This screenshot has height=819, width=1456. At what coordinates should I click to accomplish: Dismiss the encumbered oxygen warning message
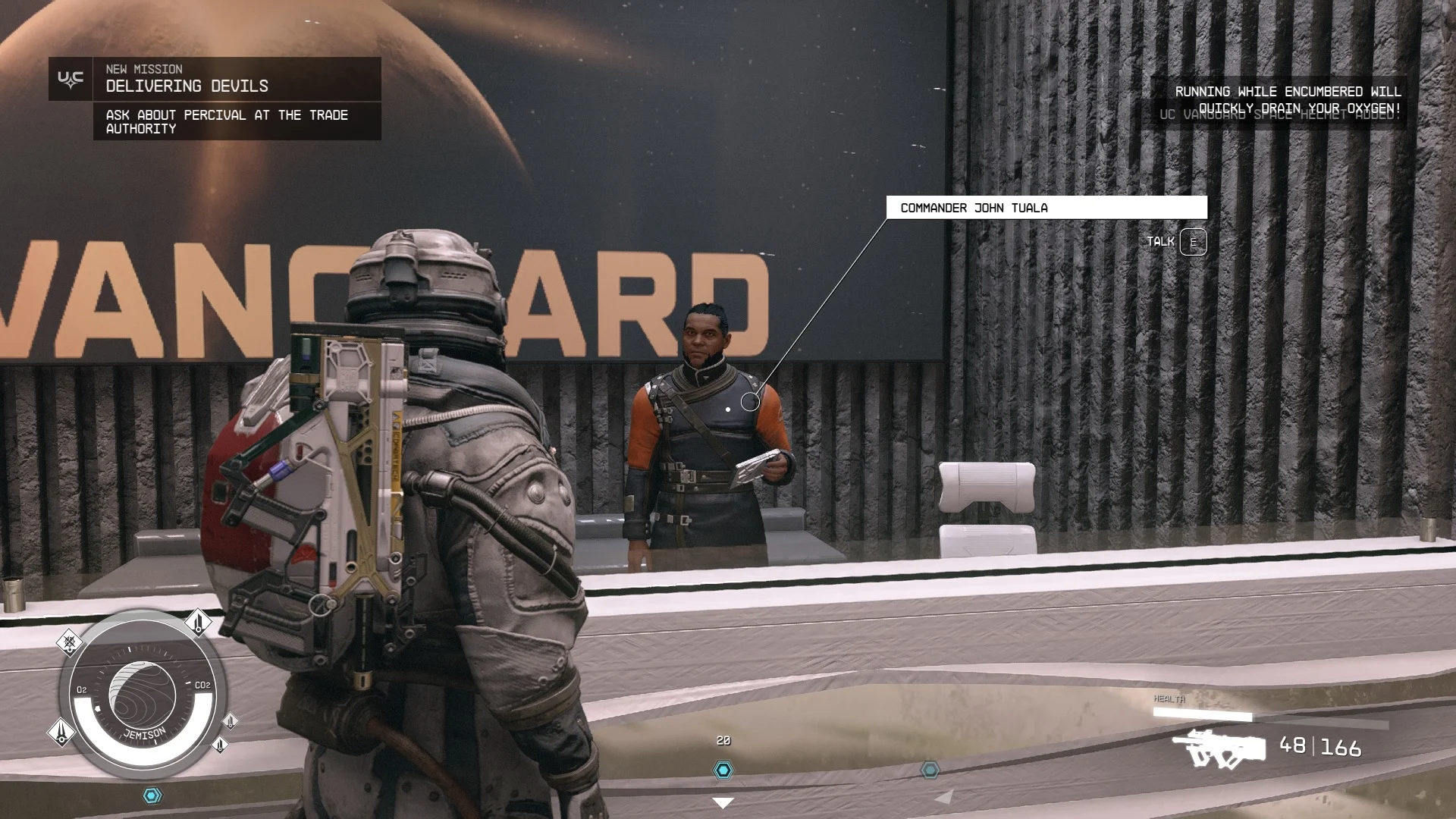(x=1287, y=99)
